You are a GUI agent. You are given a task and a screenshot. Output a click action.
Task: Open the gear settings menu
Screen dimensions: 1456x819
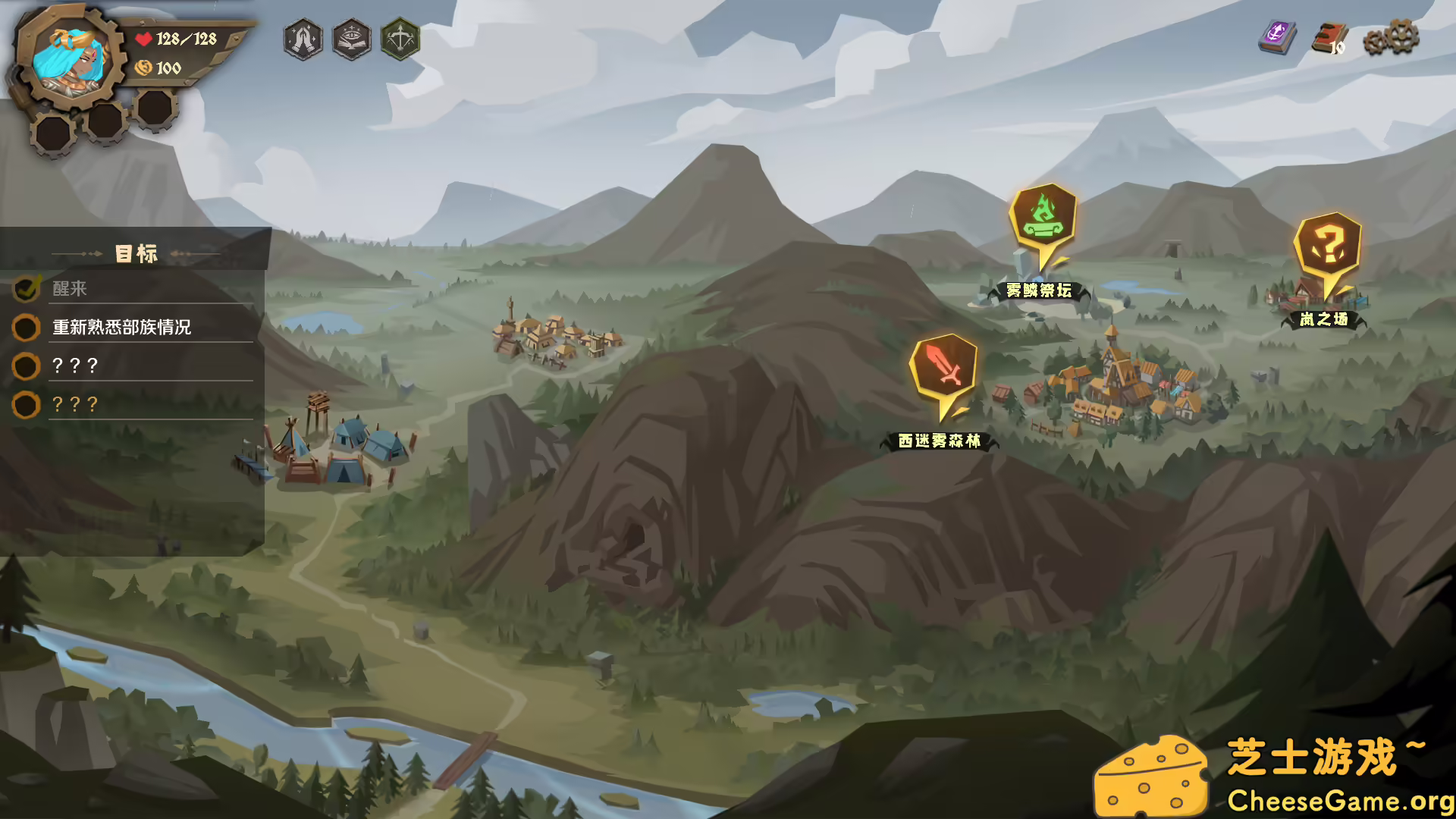click(x=1391, y=38)
